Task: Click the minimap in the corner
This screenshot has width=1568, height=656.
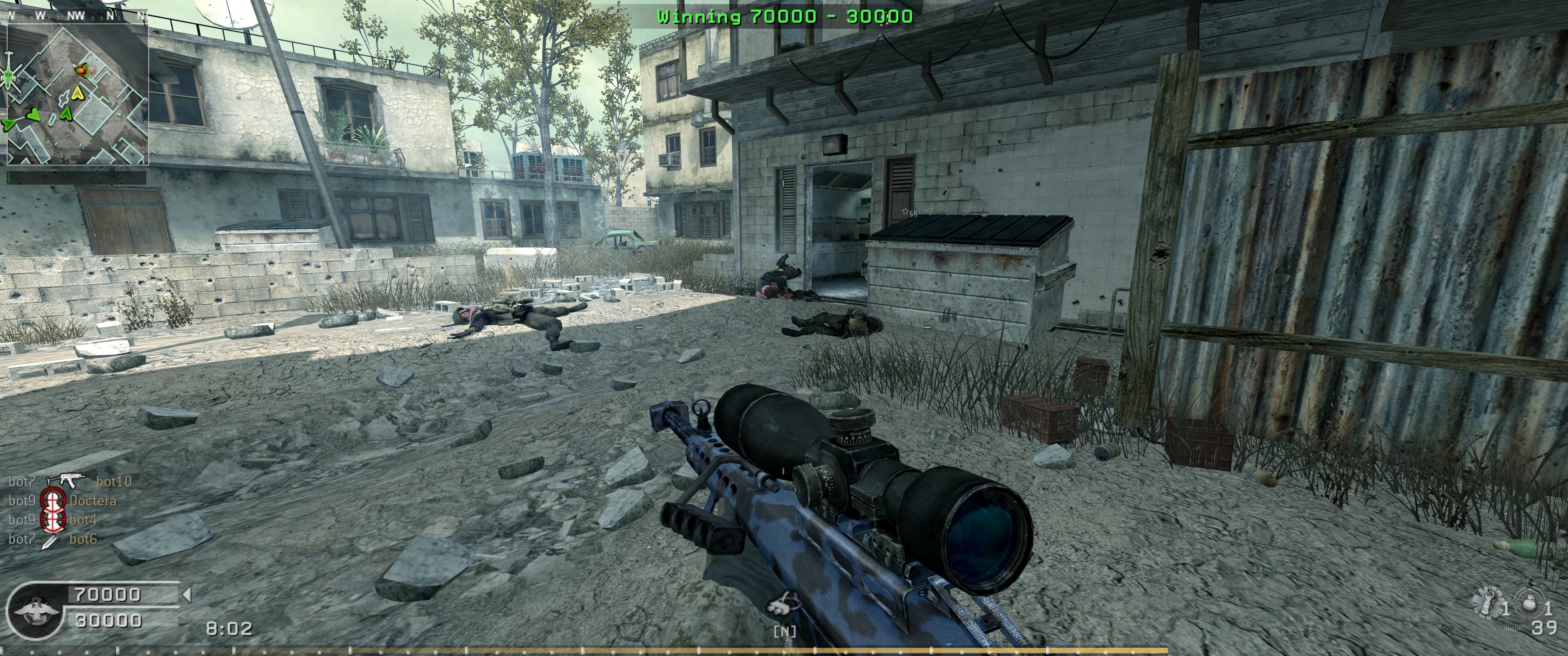Action: point(77,94)
